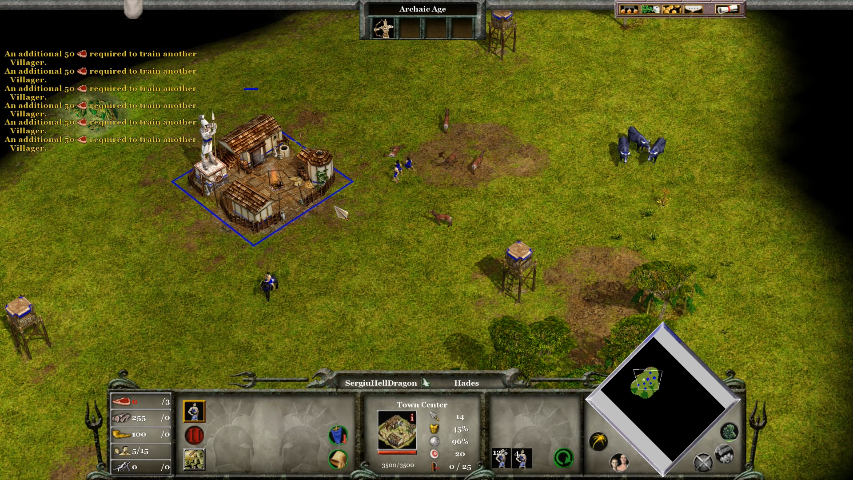
Task: Click the Town Center portrait
Action: pos(397,430)
